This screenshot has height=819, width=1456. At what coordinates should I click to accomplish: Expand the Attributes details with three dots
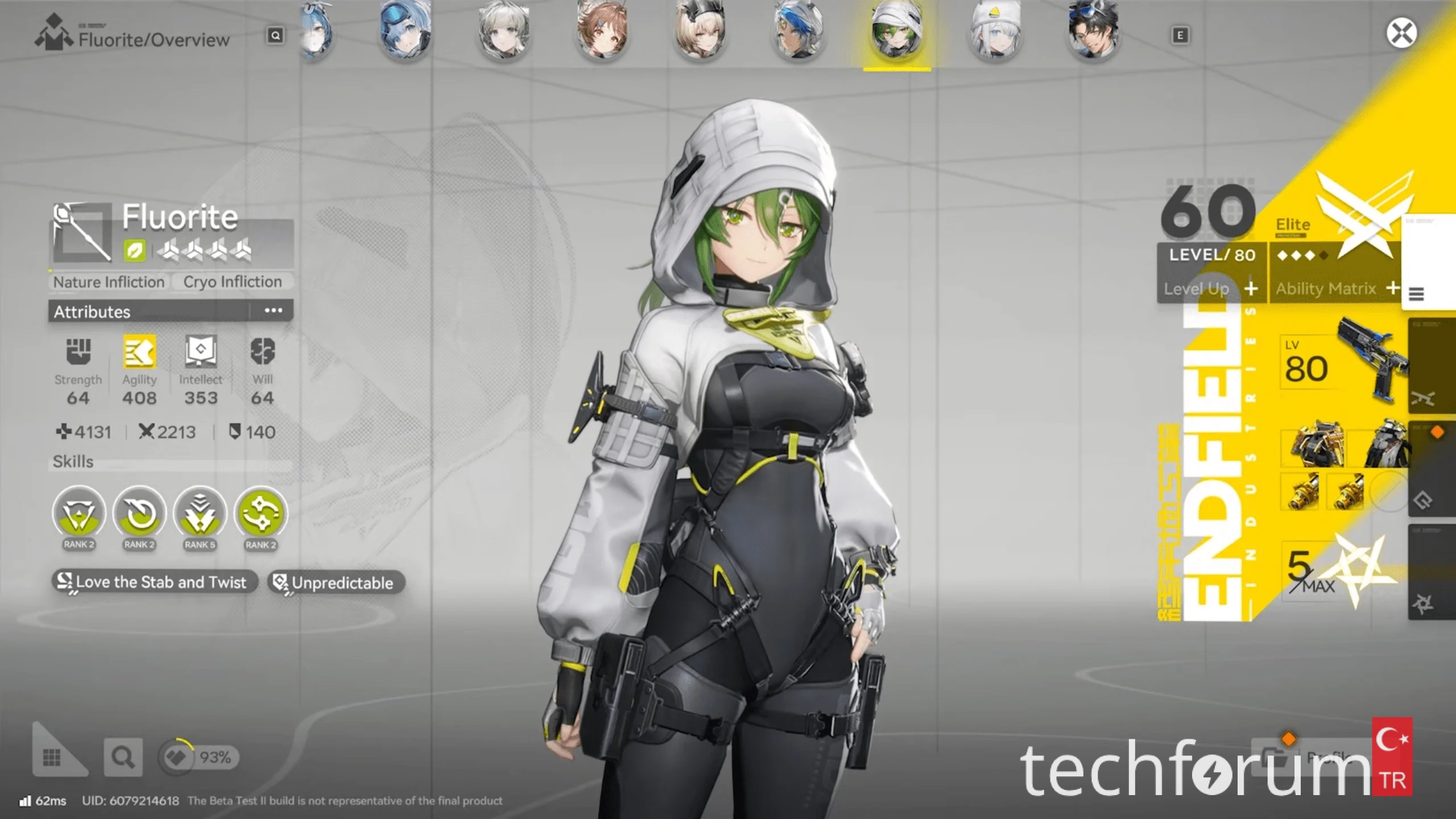pos(273,311)
